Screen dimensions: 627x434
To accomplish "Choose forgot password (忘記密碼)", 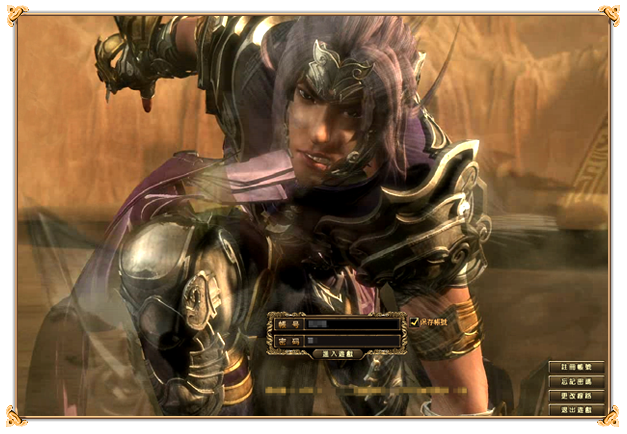I will 576,382.
